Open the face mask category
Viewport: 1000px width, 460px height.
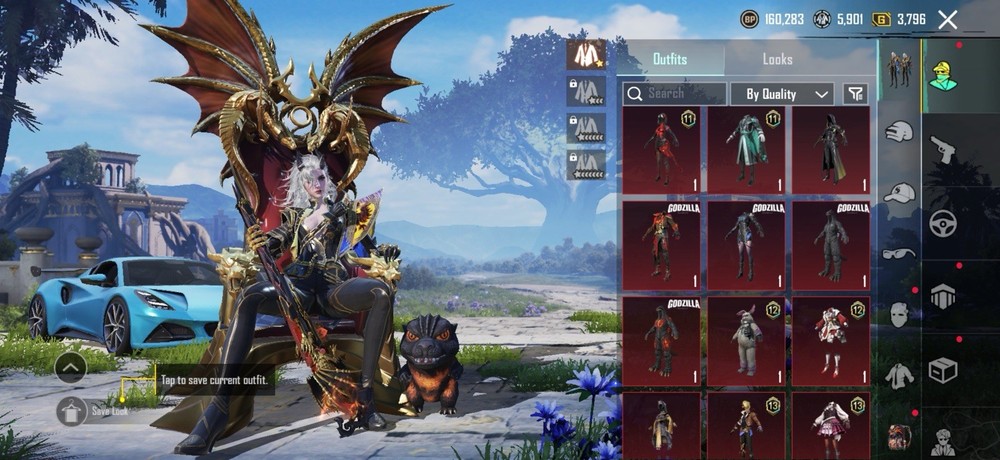click(899, 314)
